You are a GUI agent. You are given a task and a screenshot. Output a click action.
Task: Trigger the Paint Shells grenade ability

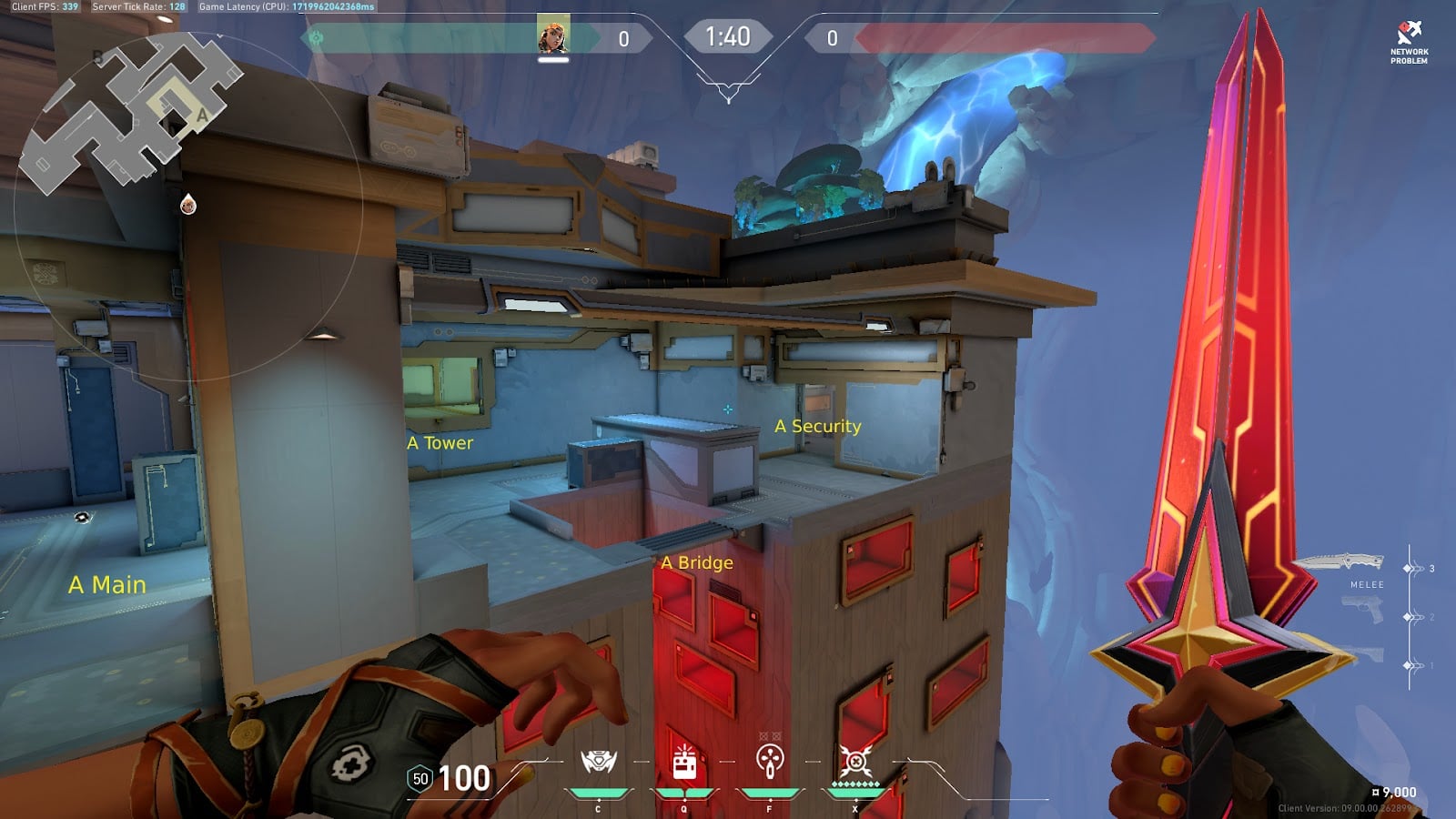pos(770,761)
